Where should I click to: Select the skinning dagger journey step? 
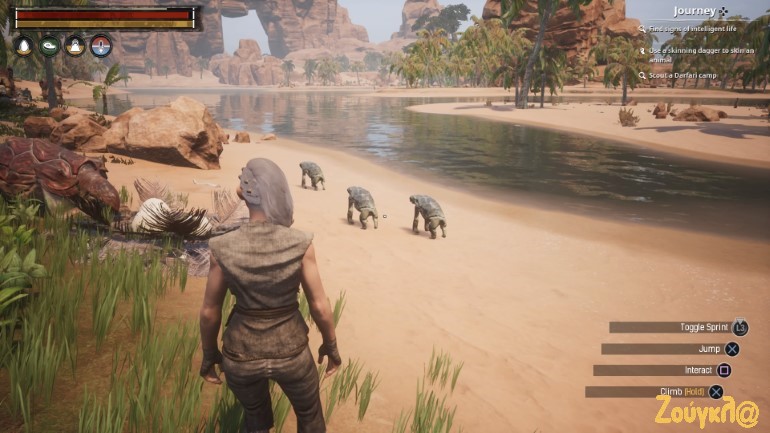[x=697, y=53]
